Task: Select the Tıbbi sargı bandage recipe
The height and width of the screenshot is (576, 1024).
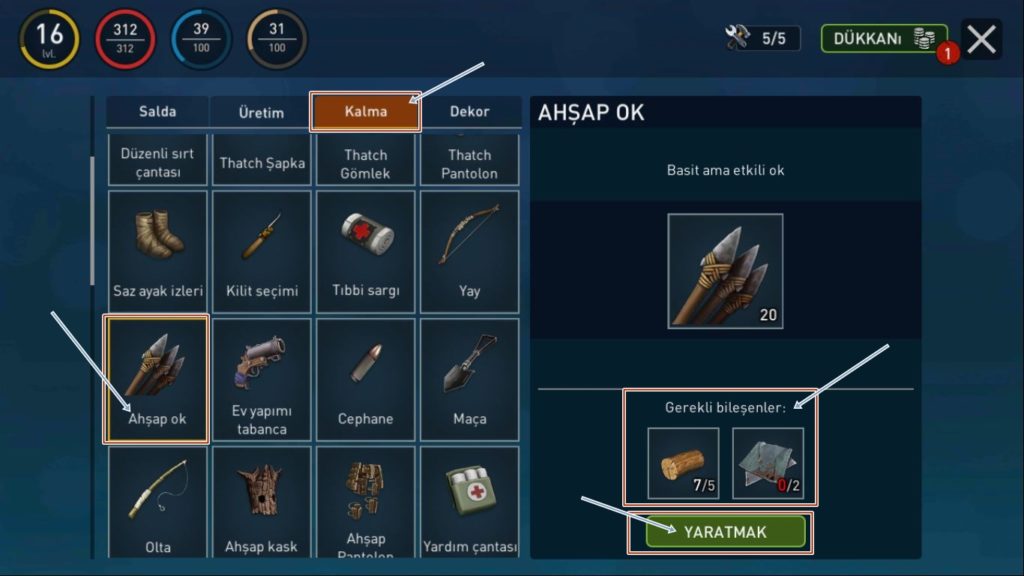Action: coord(366,250)
